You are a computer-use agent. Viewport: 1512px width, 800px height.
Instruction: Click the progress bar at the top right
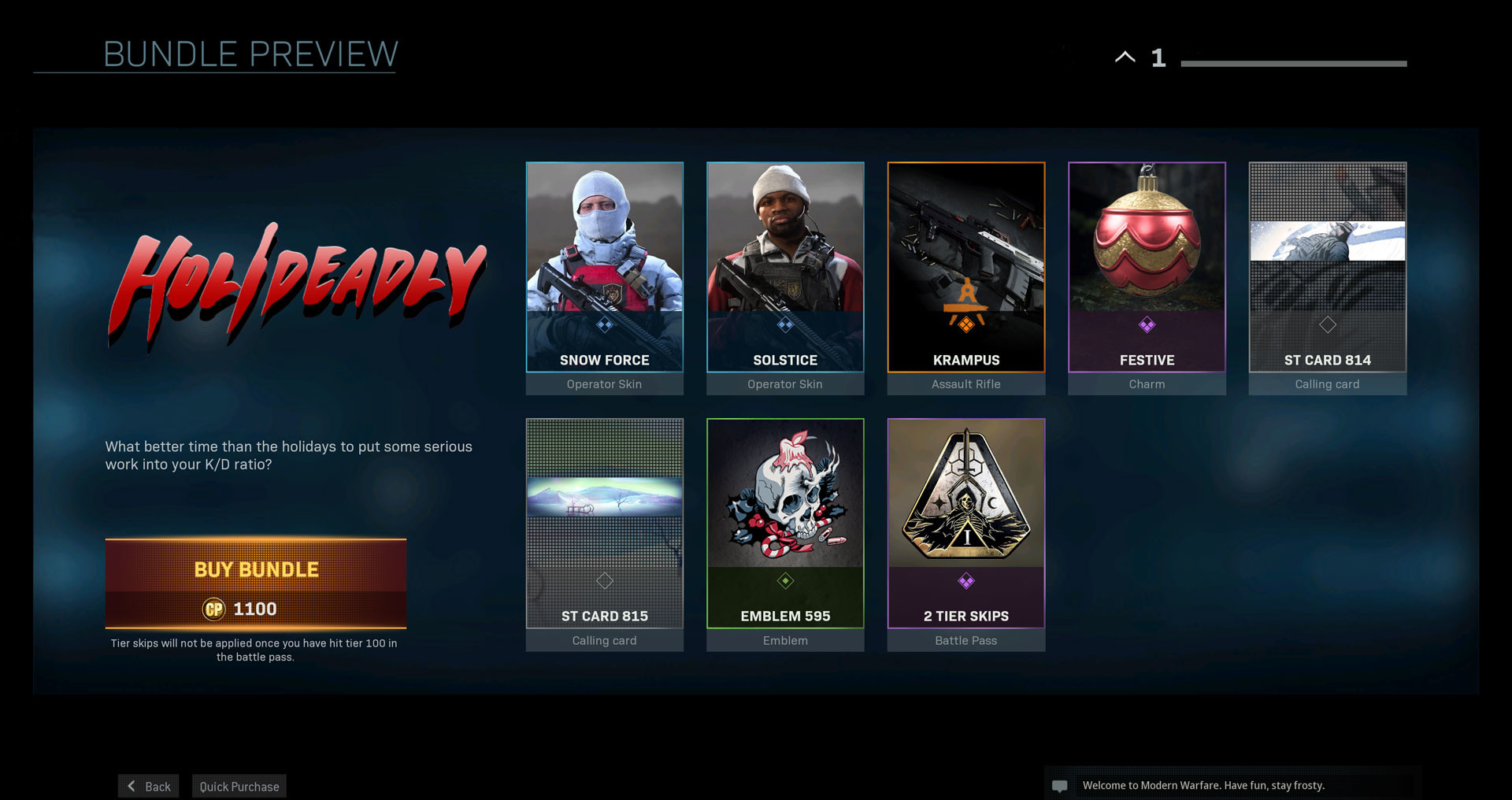(x=1294, y=62)
